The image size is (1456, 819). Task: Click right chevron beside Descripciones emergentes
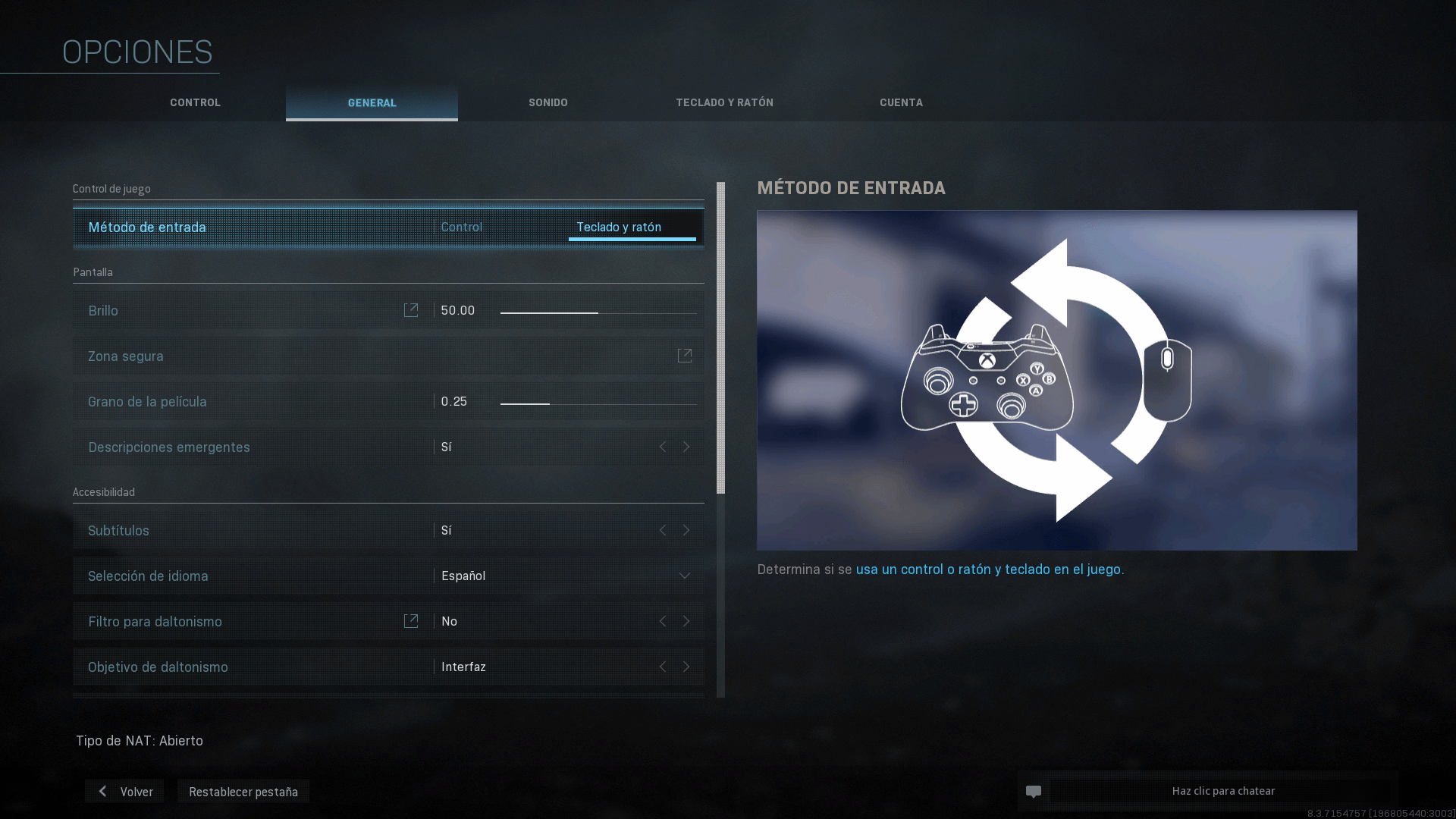(x=686, y=447)
